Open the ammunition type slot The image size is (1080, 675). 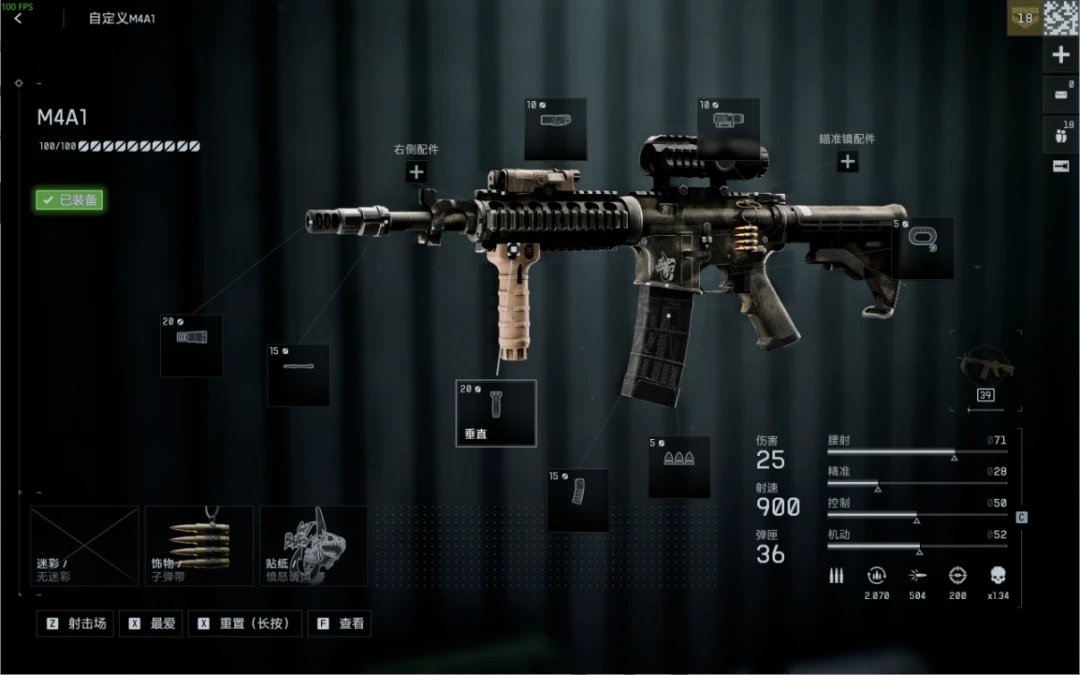coord(679,466)
